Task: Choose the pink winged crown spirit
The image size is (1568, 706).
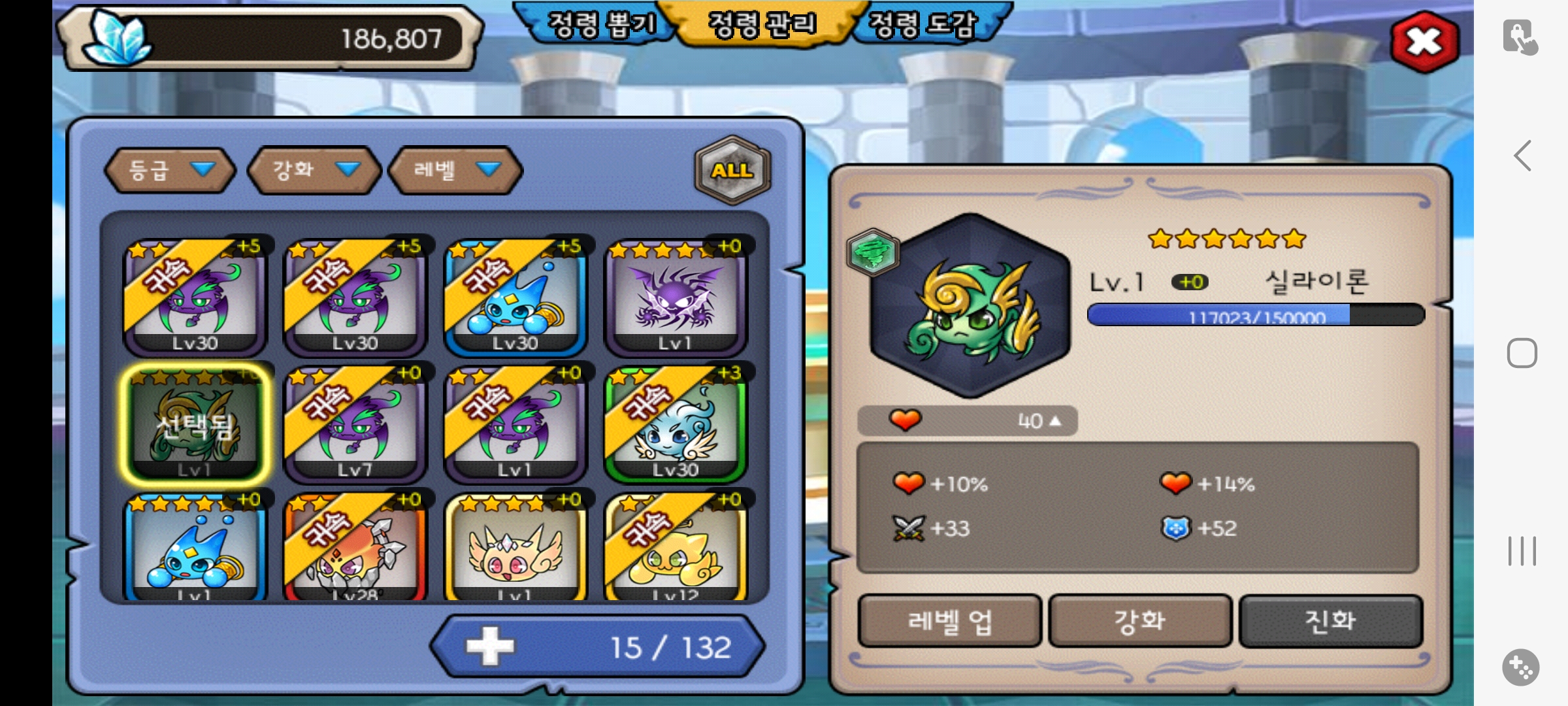Action: 515,549
